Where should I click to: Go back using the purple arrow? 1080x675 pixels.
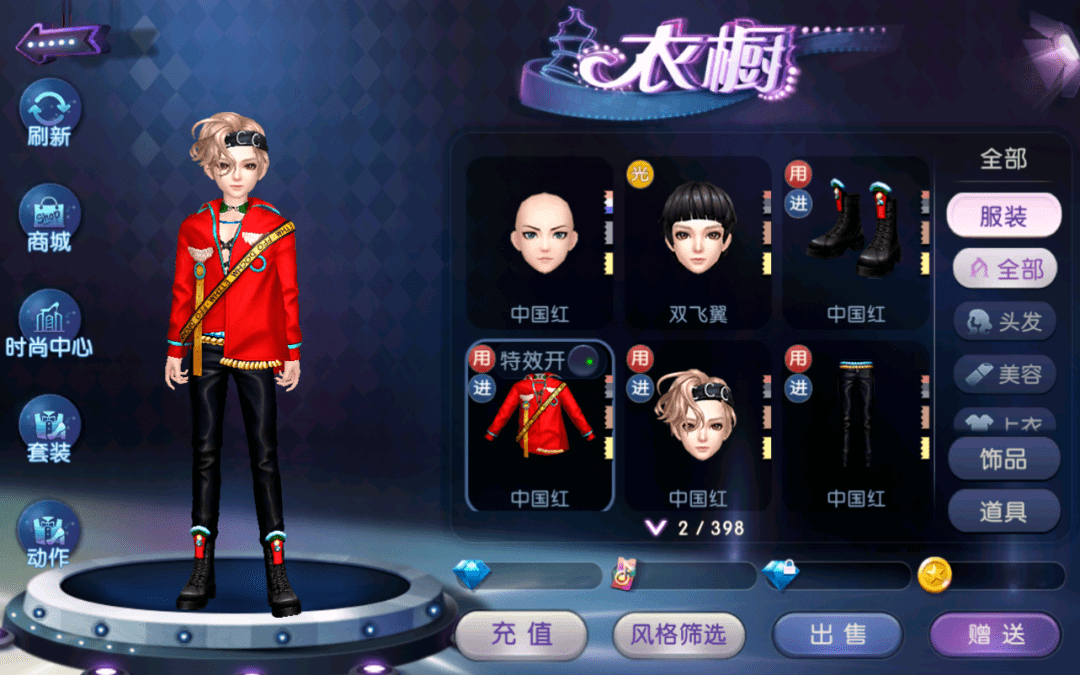pos(62,43)
